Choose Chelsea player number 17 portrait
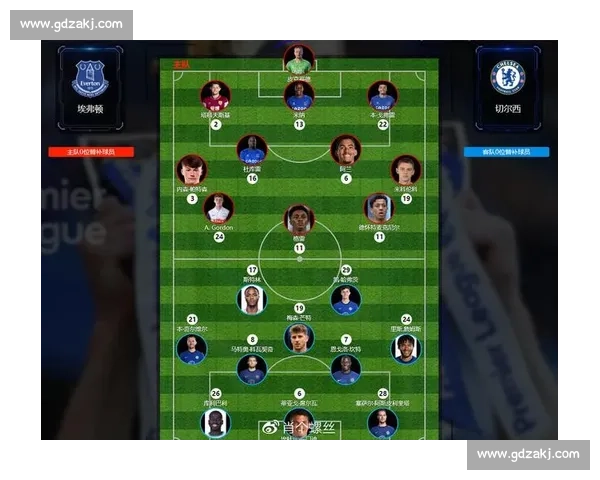The image size is (600, 480). point(252,298)
